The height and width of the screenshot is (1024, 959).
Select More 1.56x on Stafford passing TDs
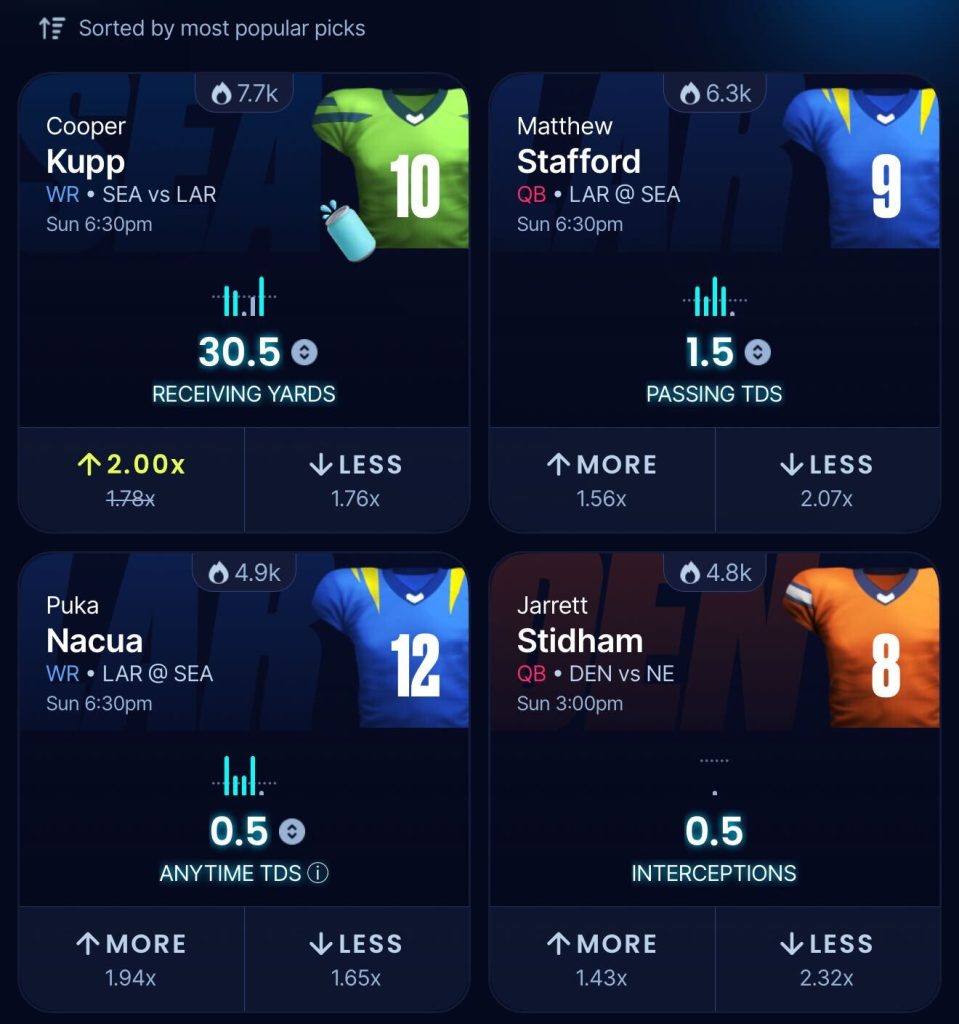click(602, 478)
